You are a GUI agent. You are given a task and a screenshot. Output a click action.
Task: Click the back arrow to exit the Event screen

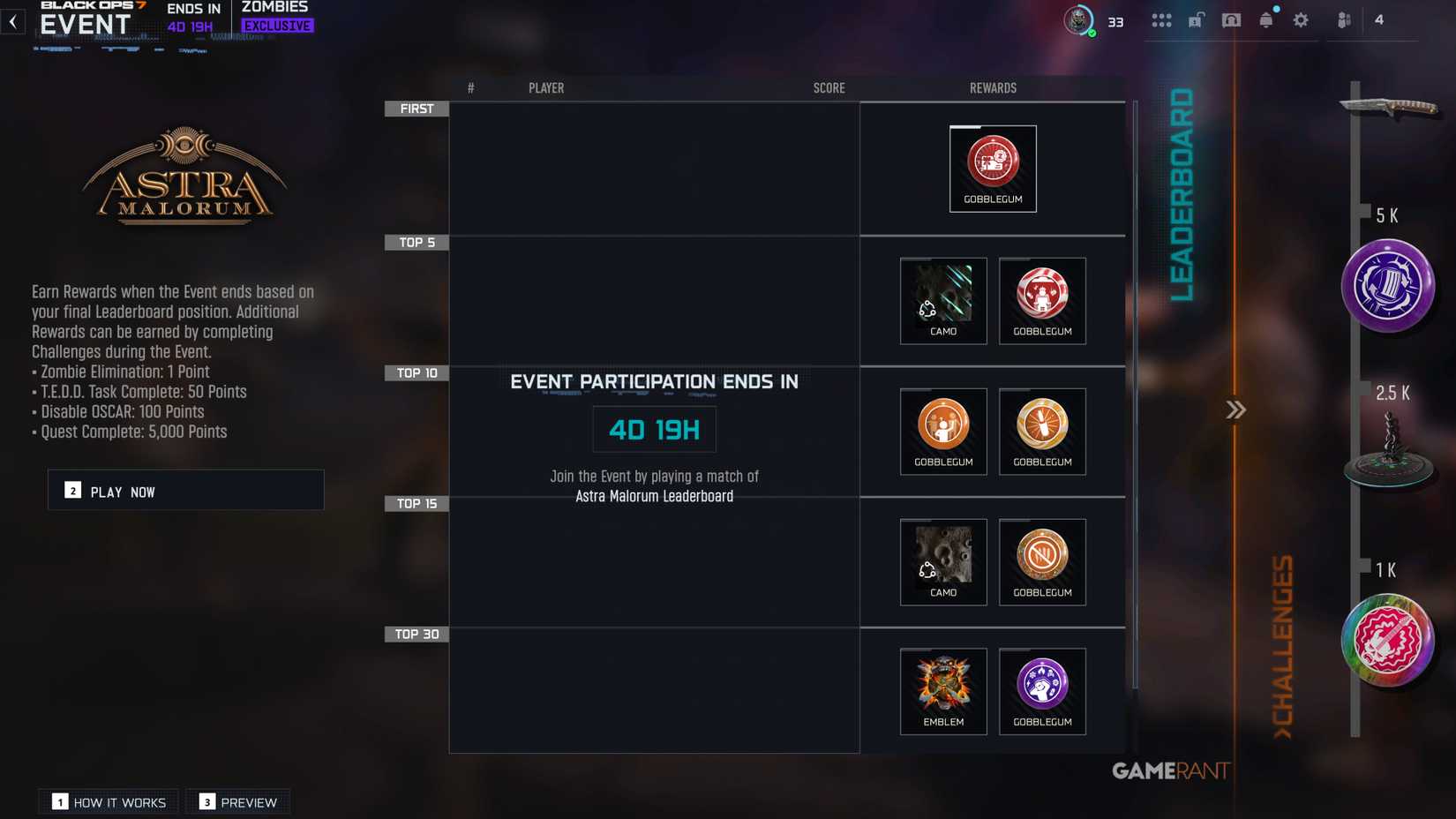tap(12, 21)
